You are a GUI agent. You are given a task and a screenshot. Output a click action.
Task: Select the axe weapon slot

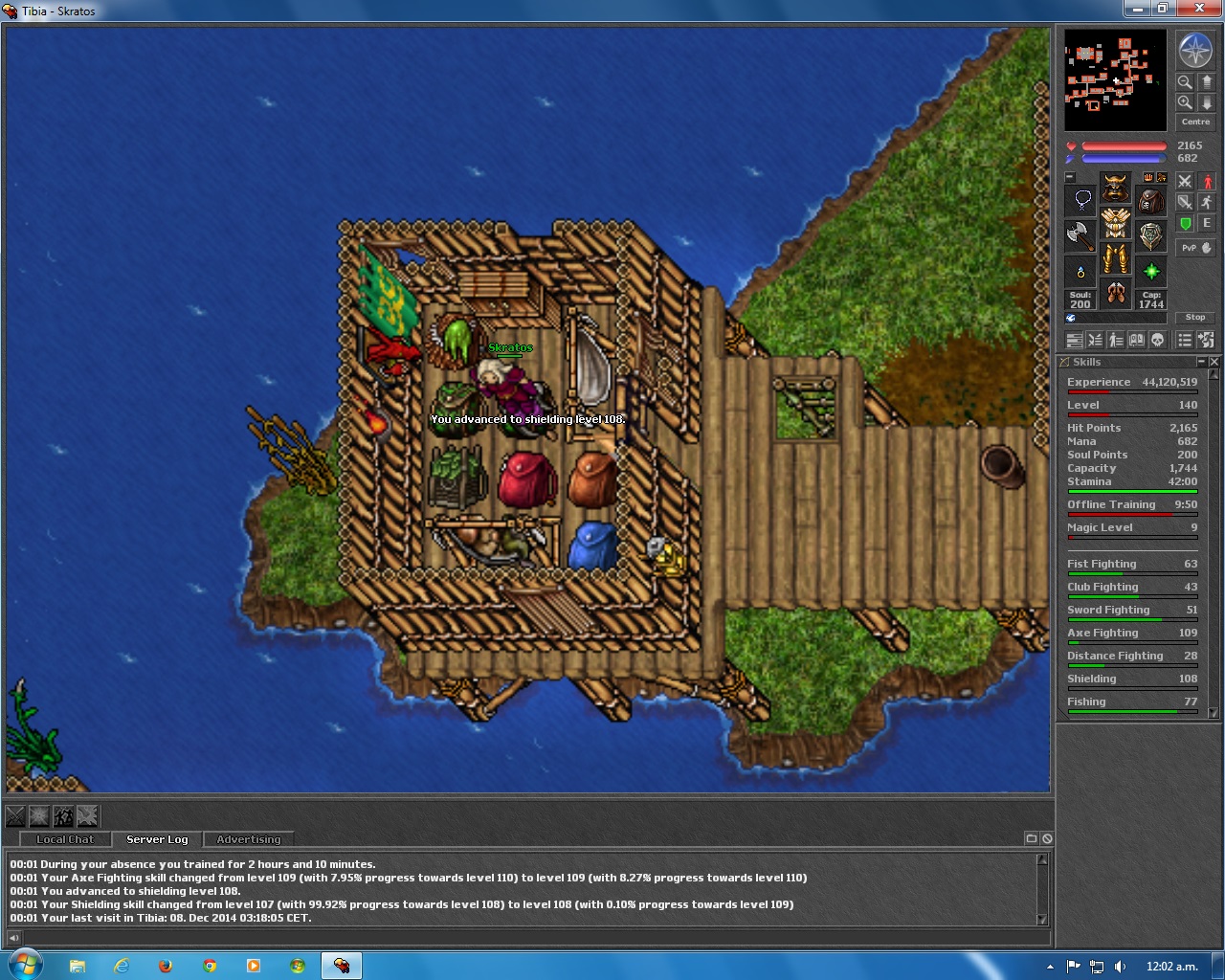point(1081,235)
